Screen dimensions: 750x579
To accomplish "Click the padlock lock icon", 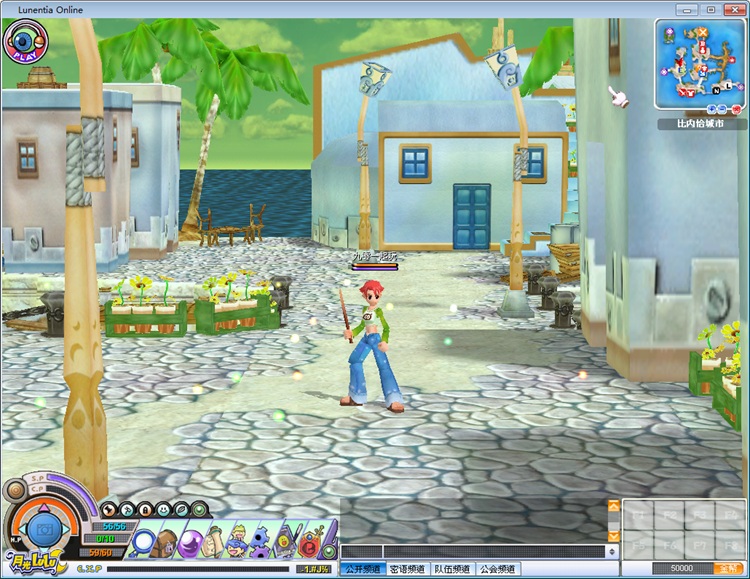I will coord(145,509).
